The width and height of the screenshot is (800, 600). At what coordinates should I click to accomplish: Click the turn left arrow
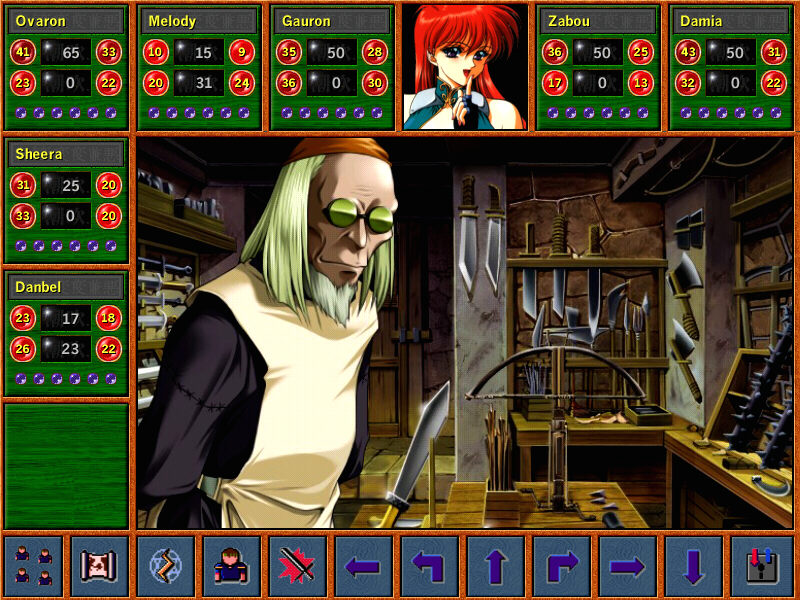pyautogui.click(x=430, y=566)
